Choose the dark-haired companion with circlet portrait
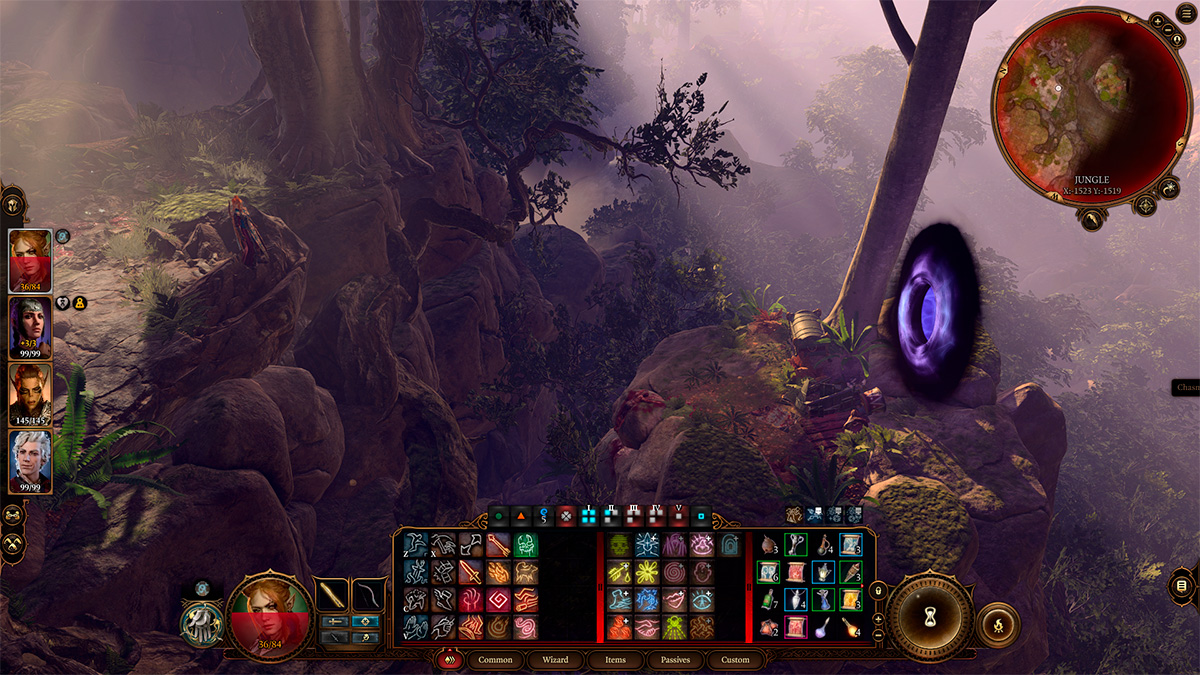Image resolution: width=1200 pixels, height=675 pixels. 29,327
